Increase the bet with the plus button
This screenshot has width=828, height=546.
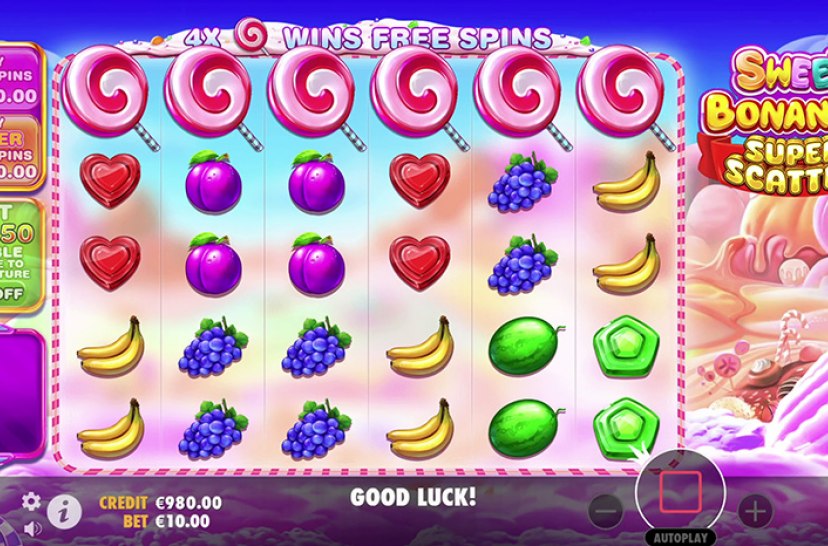[755, 511]
